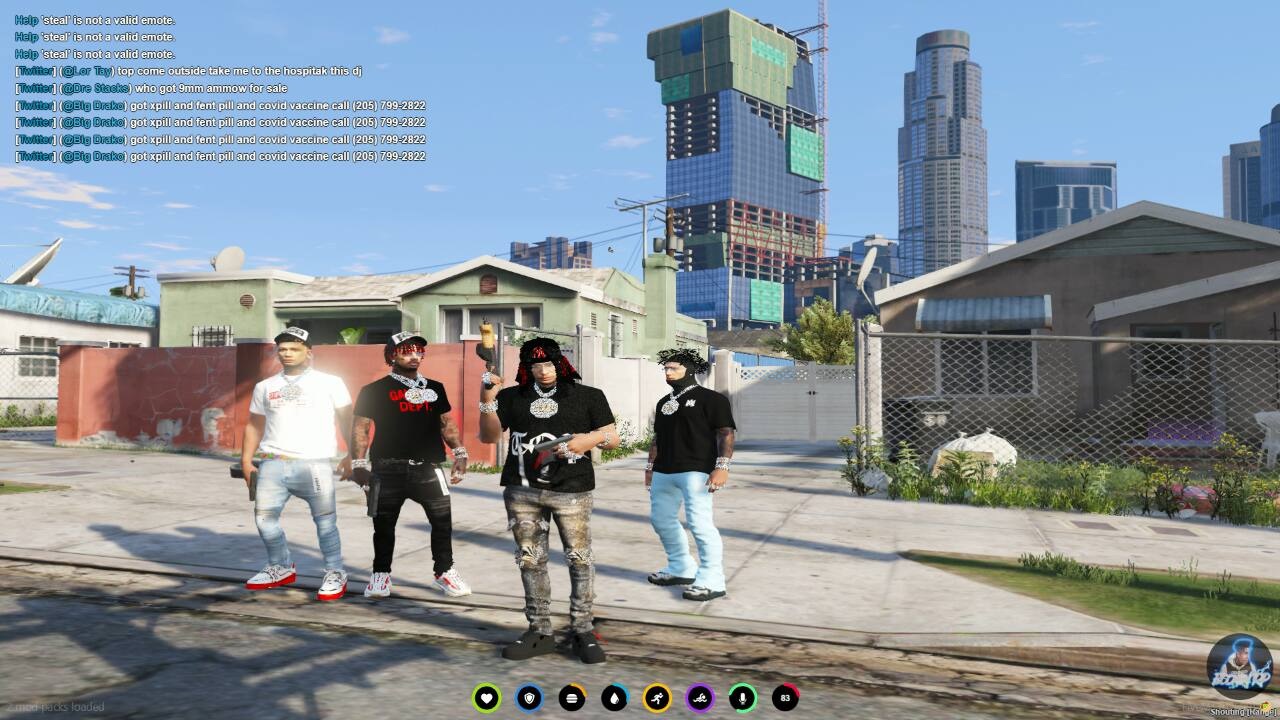The width and height of the screenshot is (1280, 720).
Task: Click the round server logo badge
Action: pos(1239,668)
